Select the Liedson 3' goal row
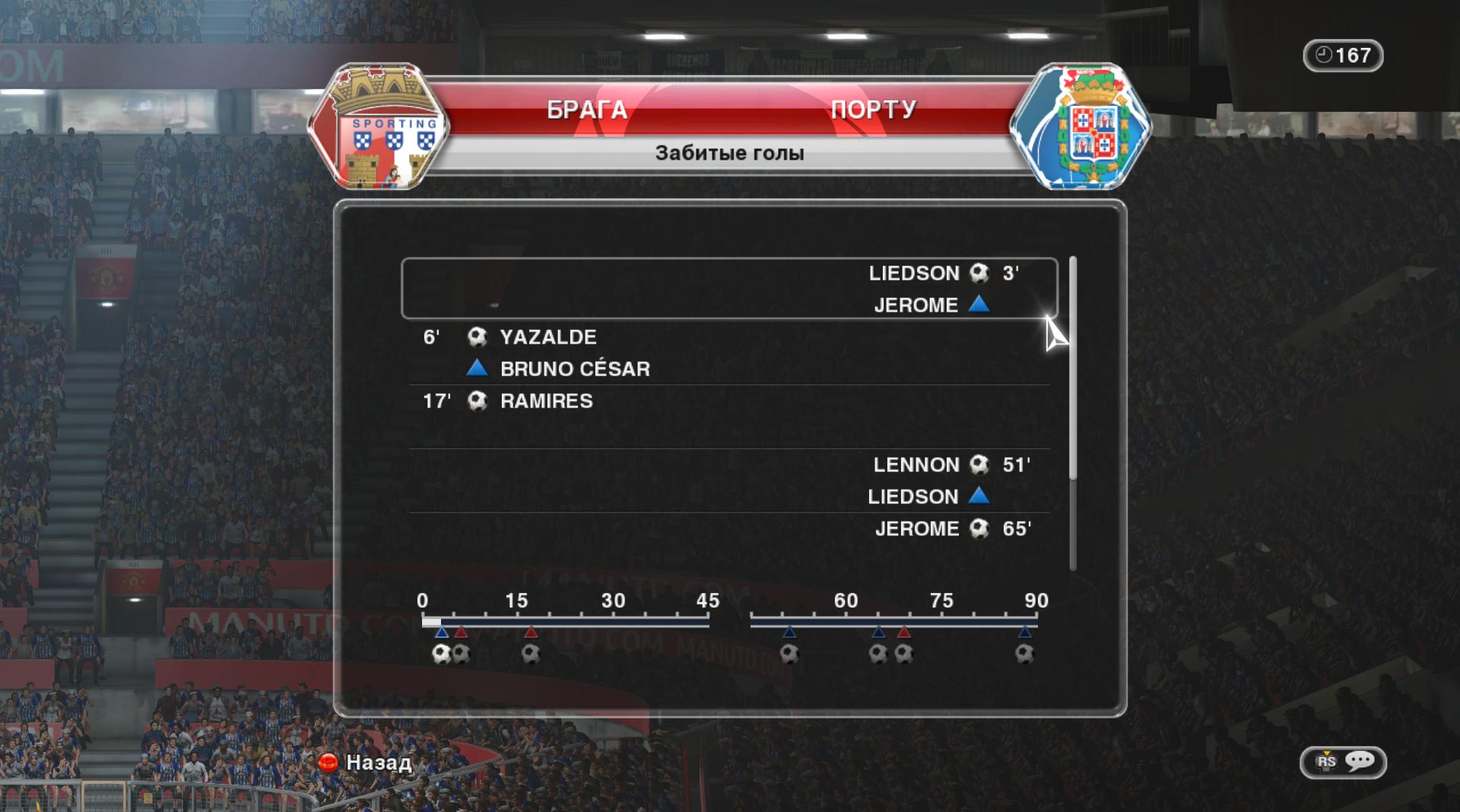This screenshot has height=812, width=1460. click(x=728, y=288)
